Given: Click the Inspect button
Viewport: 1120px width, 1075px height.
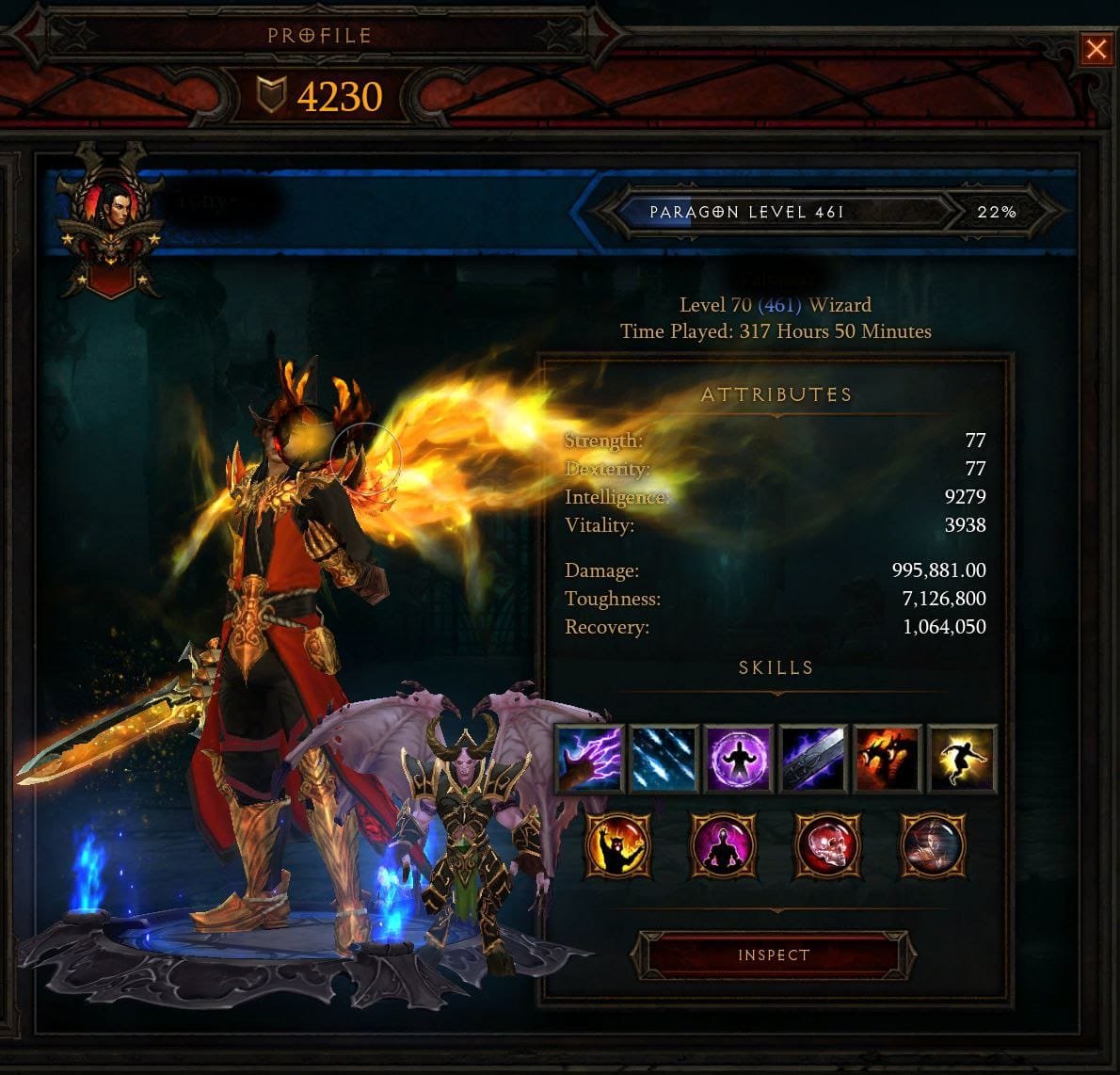Looking at the screenshot, I should click(774, 955).
